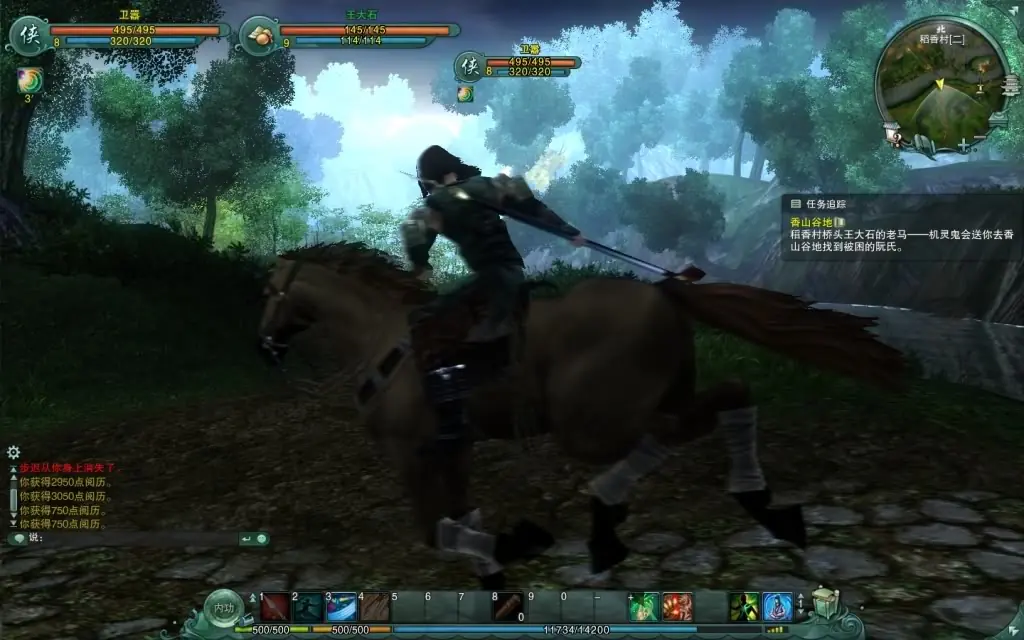Activate the blue meditating figure skill
Image resolution: width=1024 pixels, height=640 pixels.
pos(777,607)
